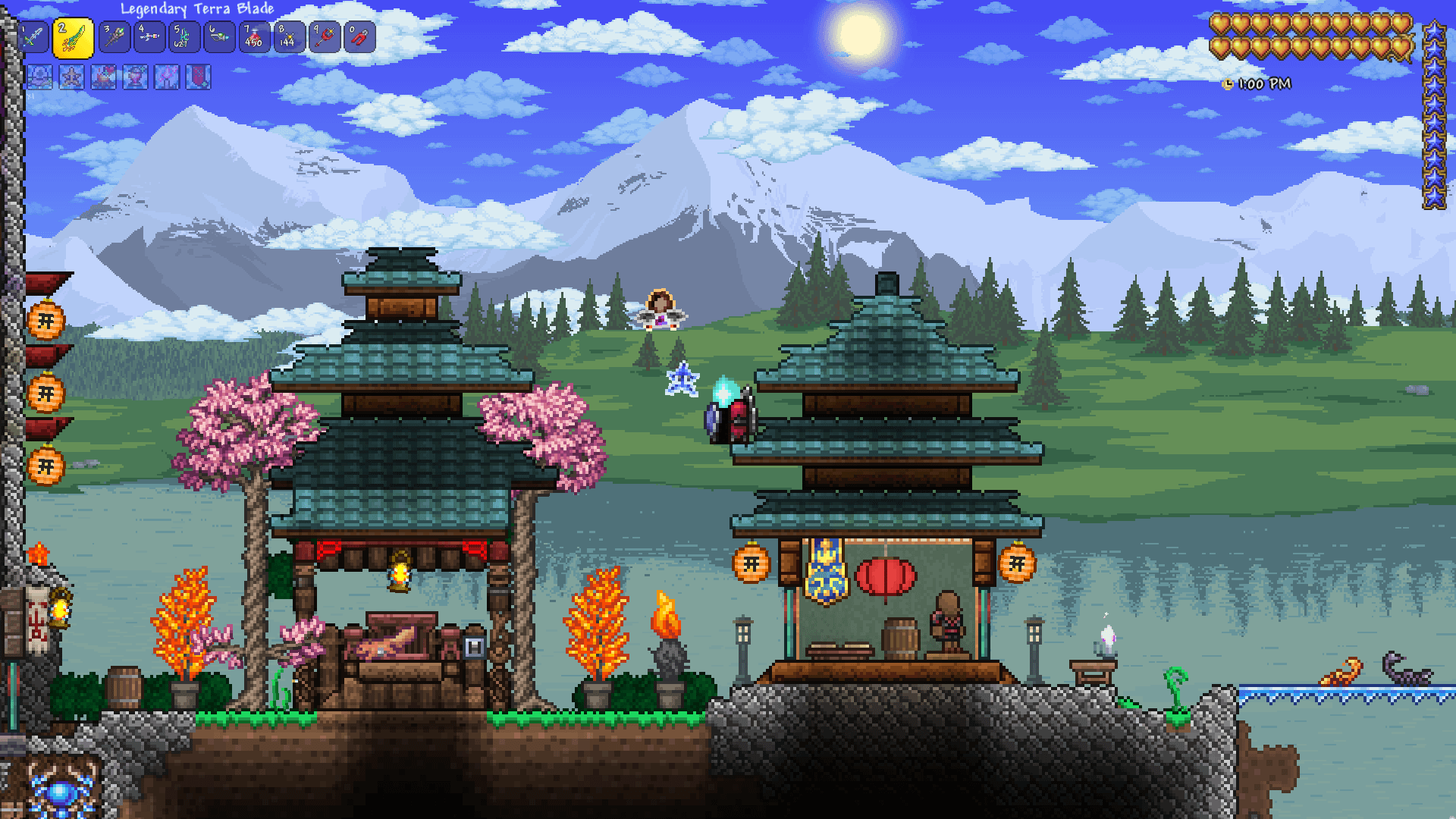This screenshot has height=819, width=1456.
Task: Click the star buff icon
Action: pyautogui.click(x=71, y=77)
